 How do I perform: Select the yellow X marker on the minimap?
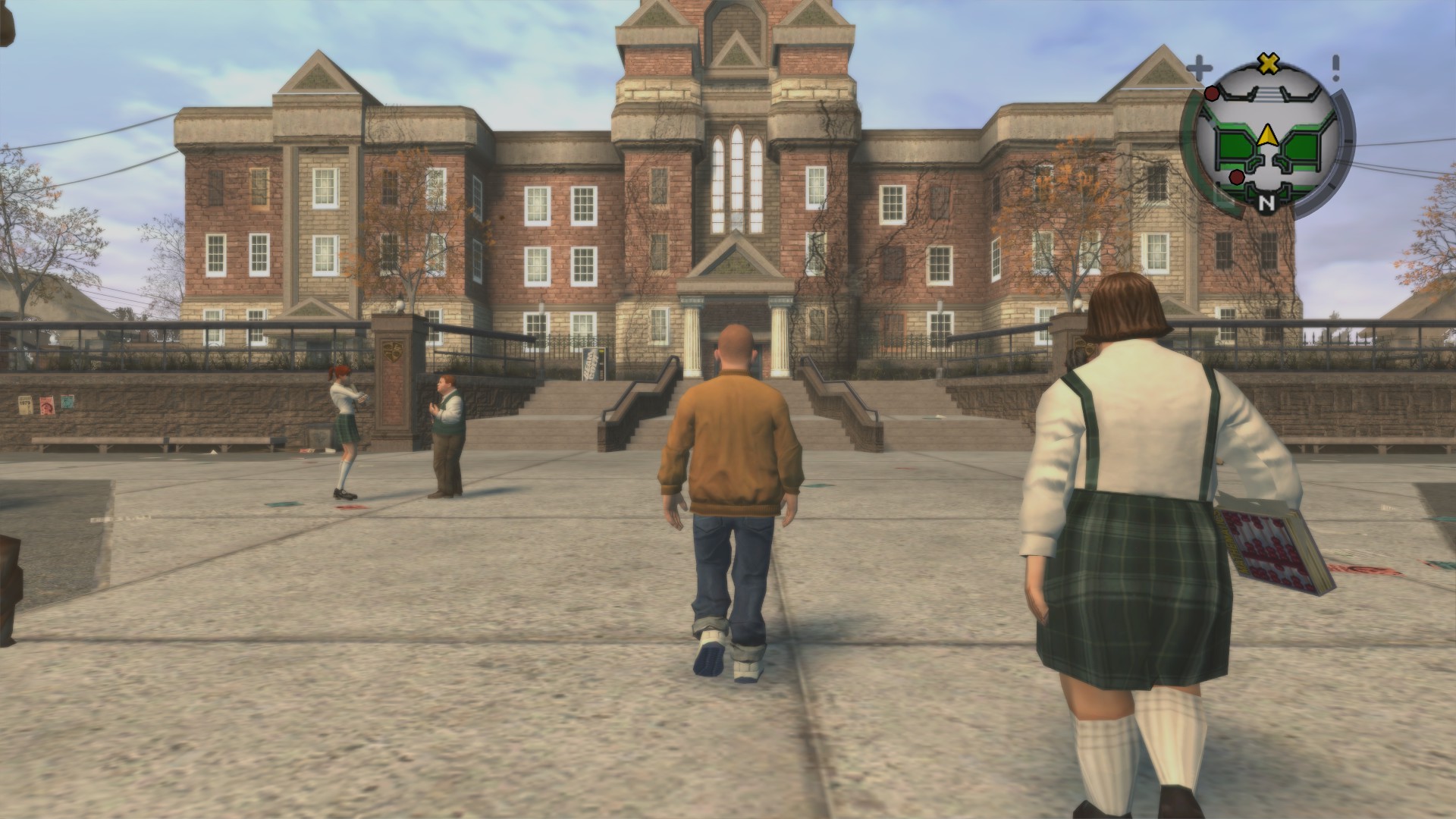point(1266,64)
